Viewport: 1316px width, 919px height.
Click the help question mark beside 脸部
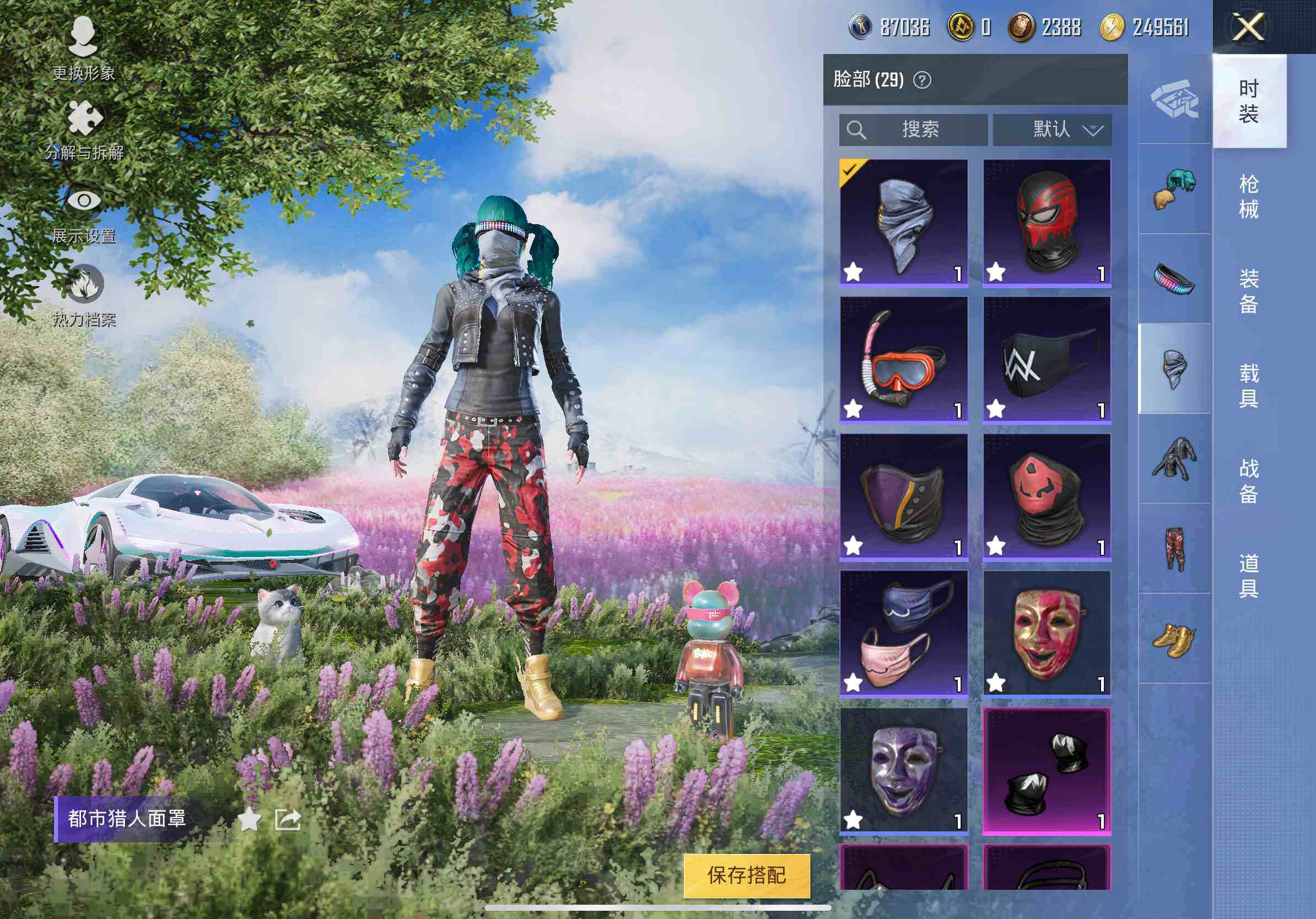[921, 80]
